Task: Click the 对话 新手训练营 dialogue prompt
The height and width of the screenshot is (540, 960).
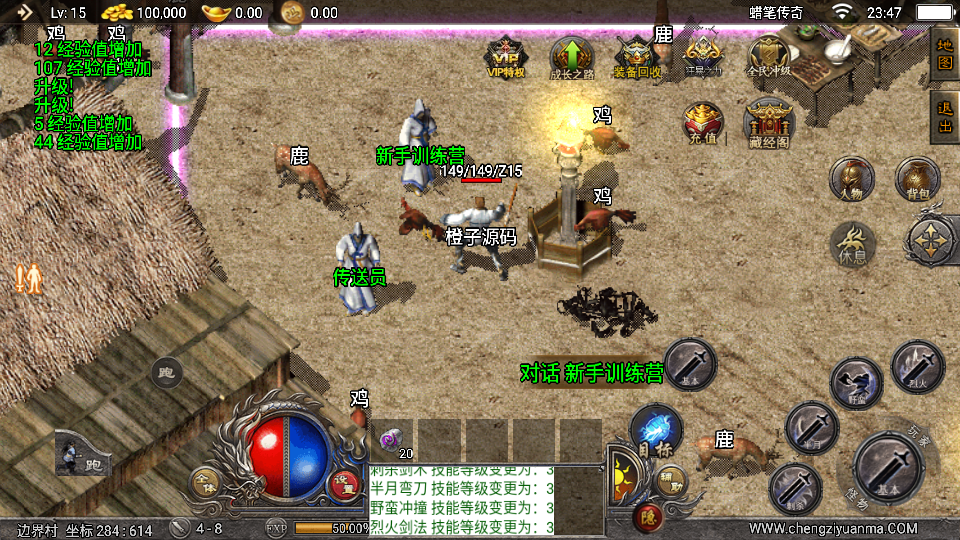Action: click(x=592, y=373)
